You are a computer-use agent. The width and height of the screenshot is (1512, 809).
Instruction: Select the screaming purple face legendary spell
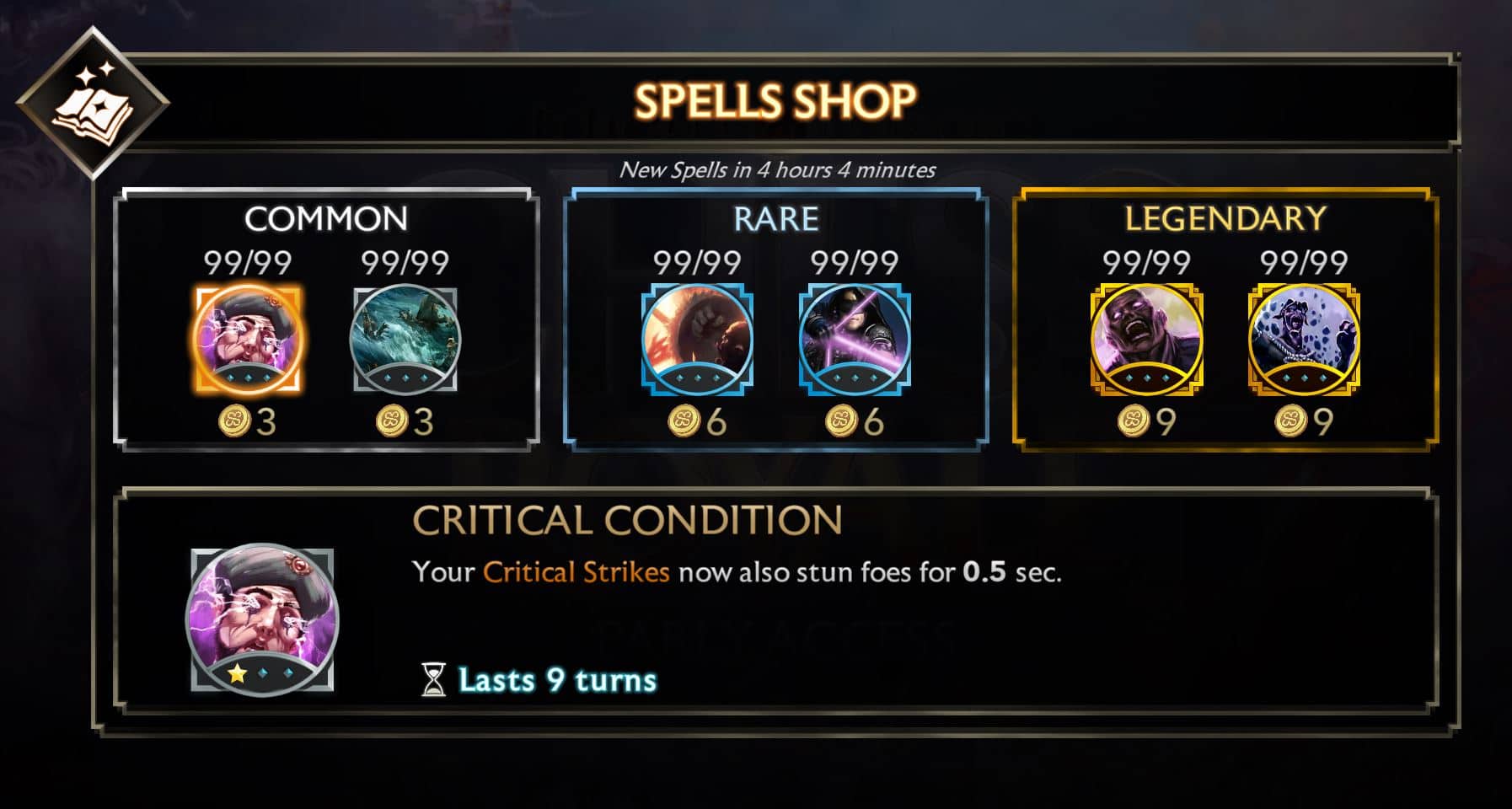[x=1146, y=339]
